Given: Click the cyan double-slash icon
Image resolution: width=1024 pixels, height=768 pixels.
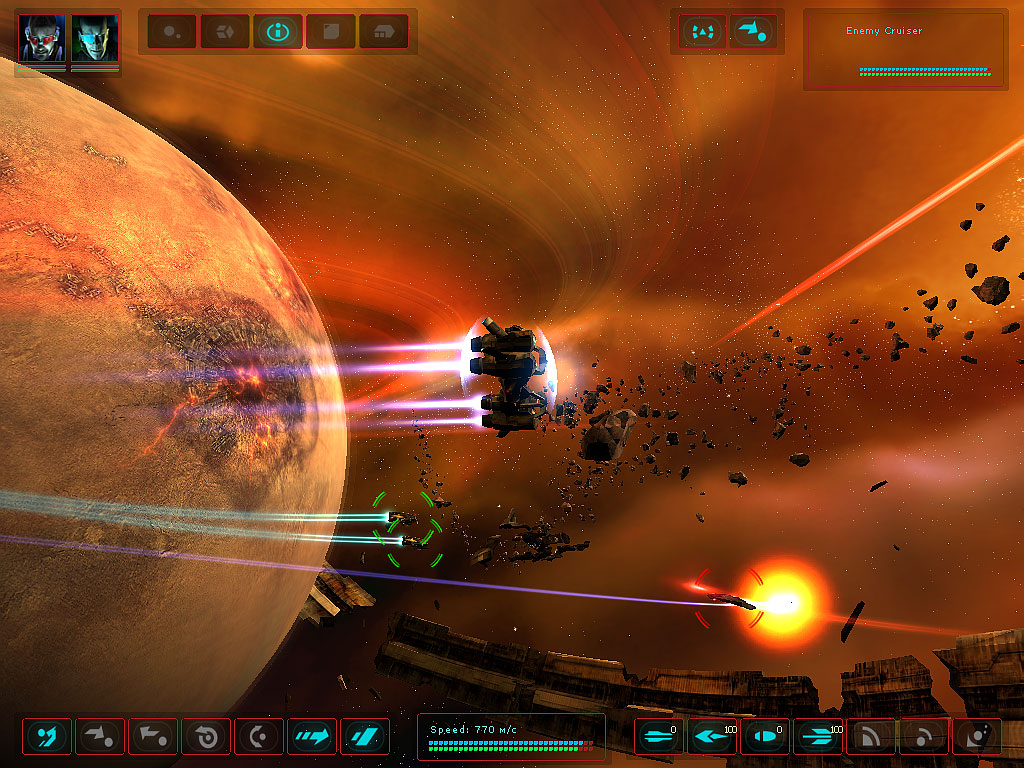Looking at the screenshot, I should (x=365, y=737).
